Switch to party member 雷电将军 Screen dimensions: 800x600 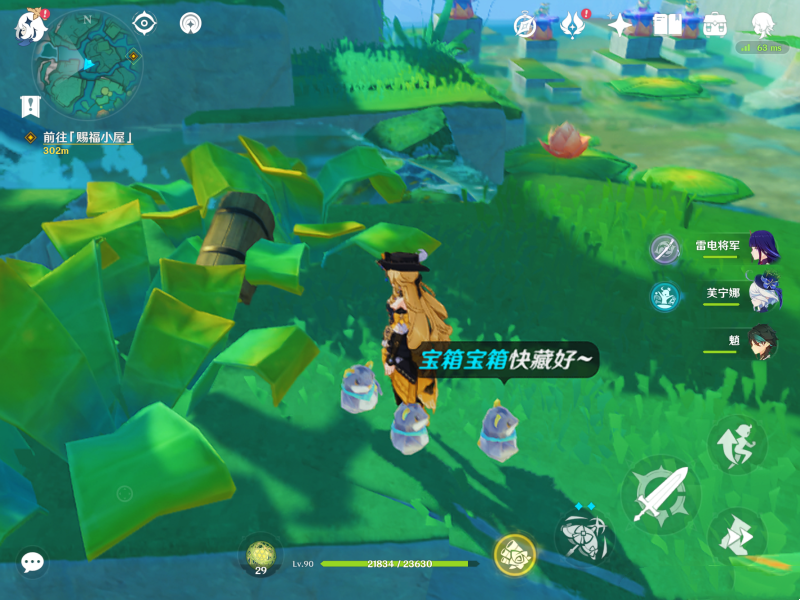point(763,247)
